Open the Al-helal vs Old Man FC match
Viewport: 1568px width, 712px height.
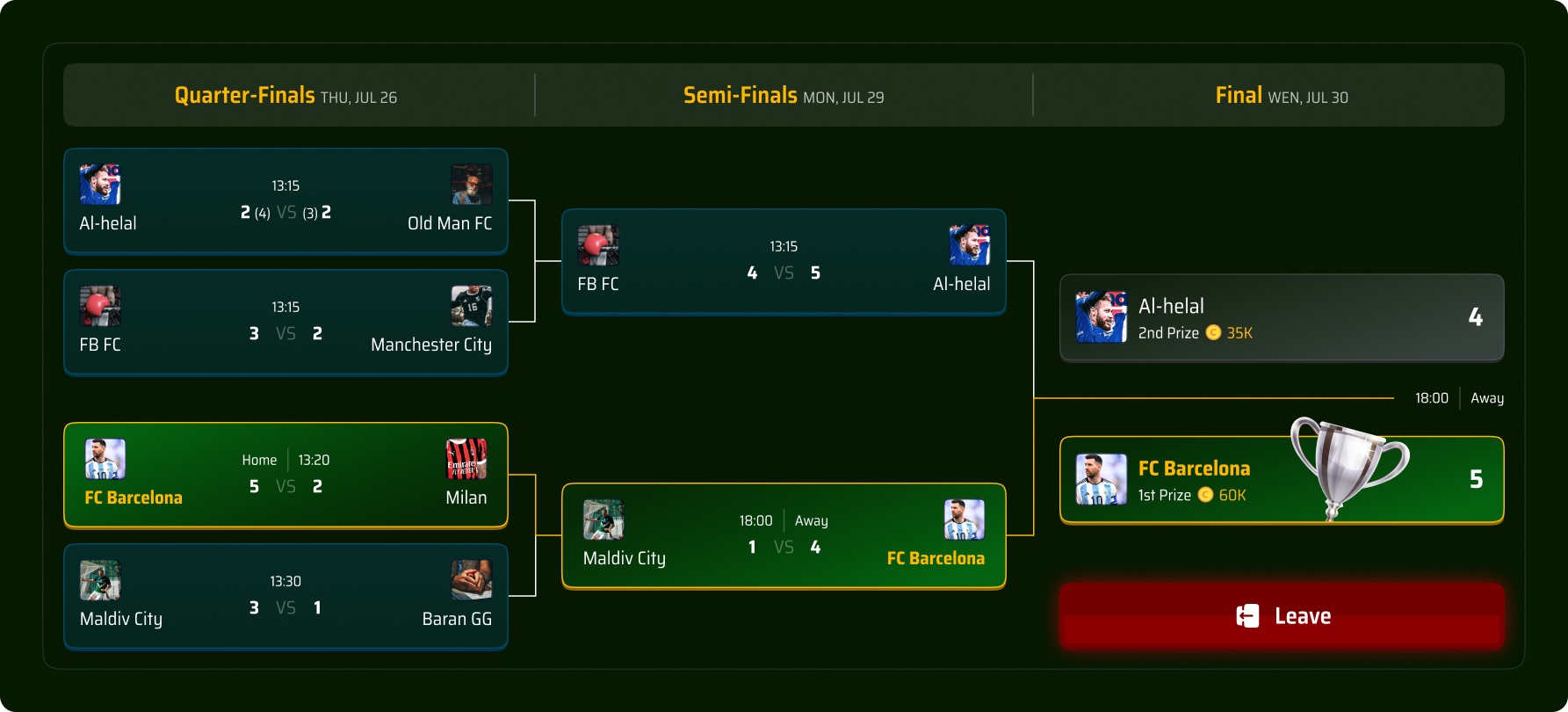pos(285,201)
